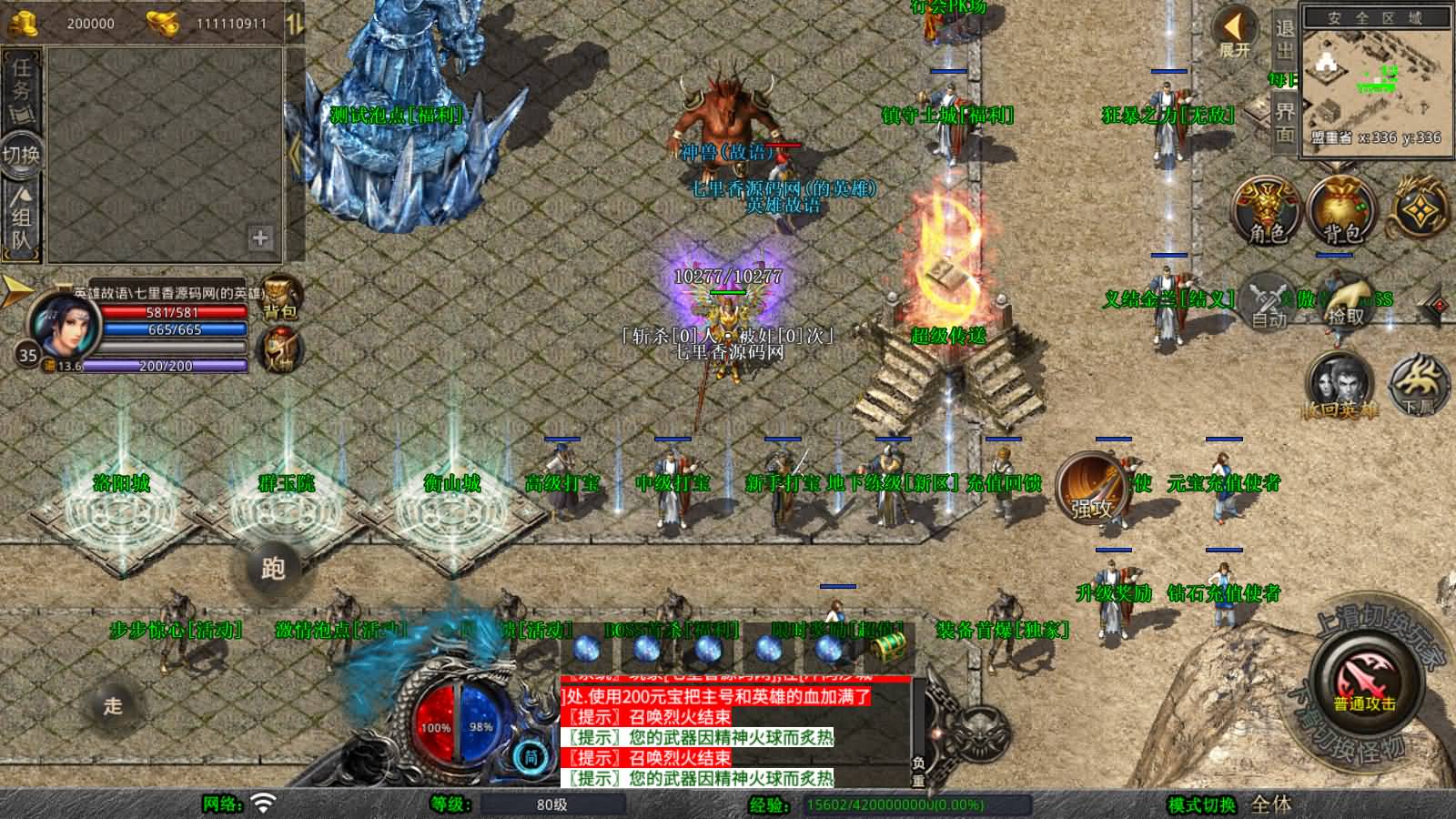Open the gold pouch 背包 bag
Image resolution: width=1456 pixels, height=819 pixels.
[x=1340, y=210]
